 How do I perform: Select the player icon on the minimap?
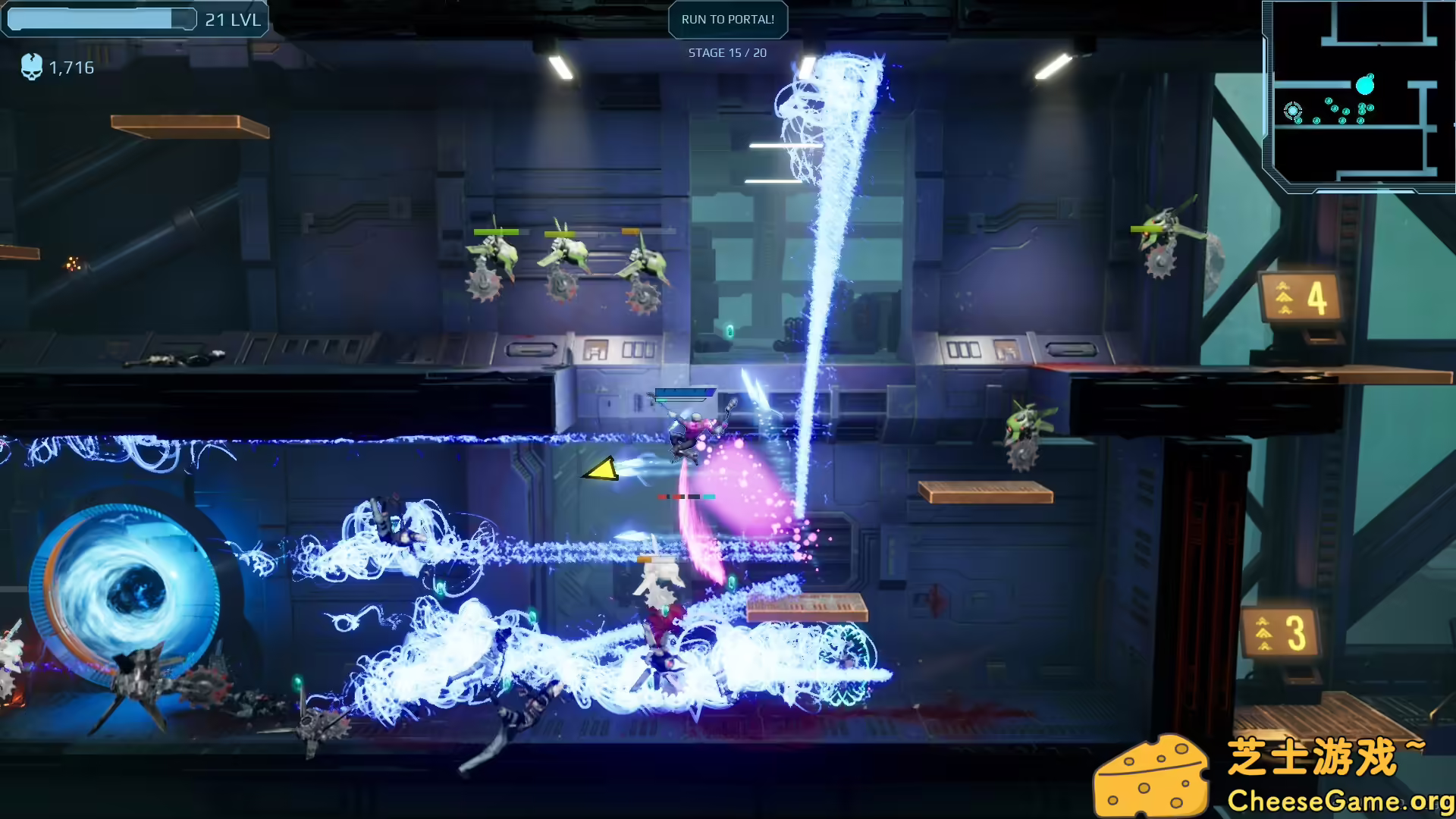click(1293, 111)
